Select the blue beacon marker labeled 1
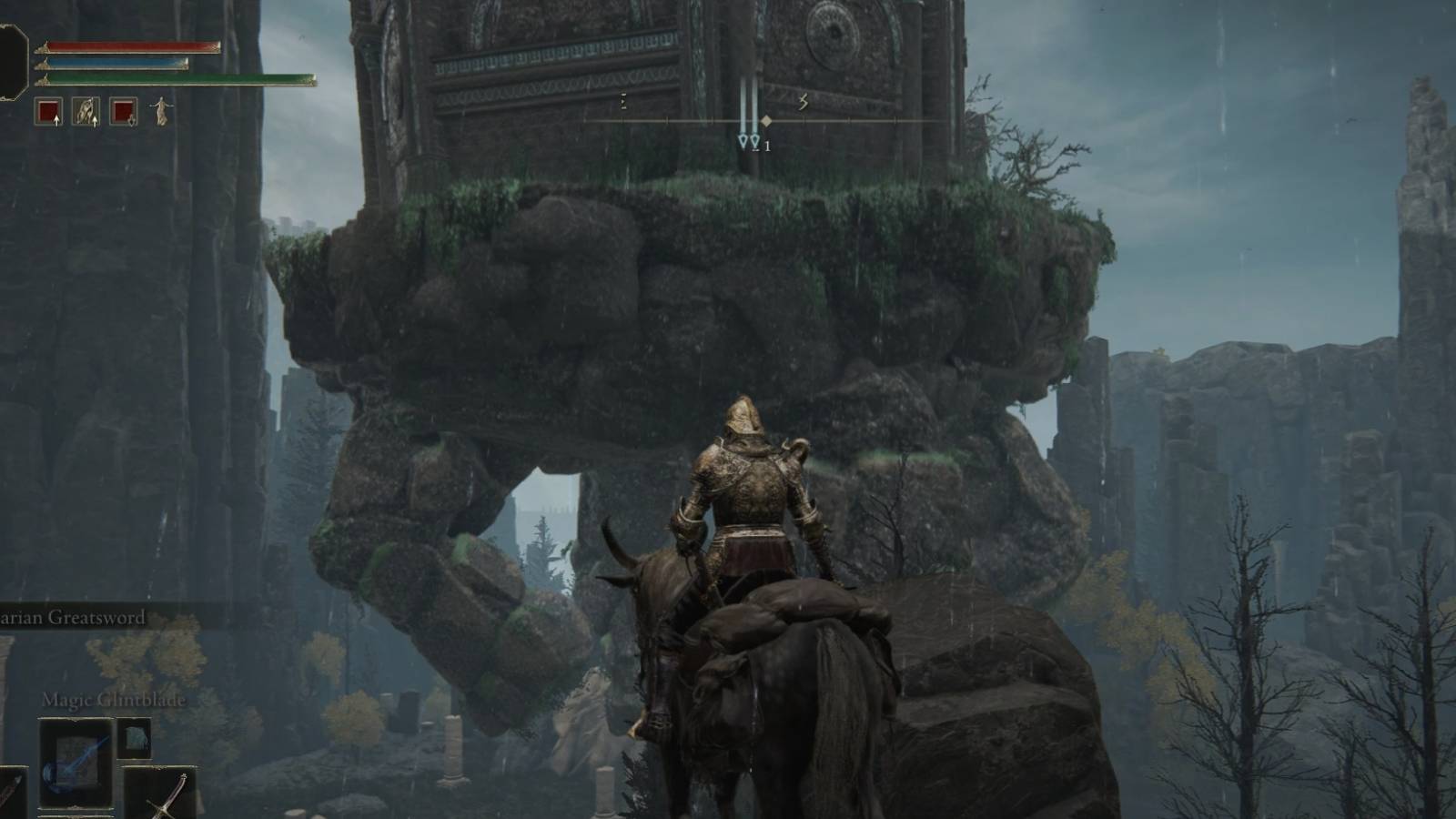 pyautogui.click(x=755, y=142)
